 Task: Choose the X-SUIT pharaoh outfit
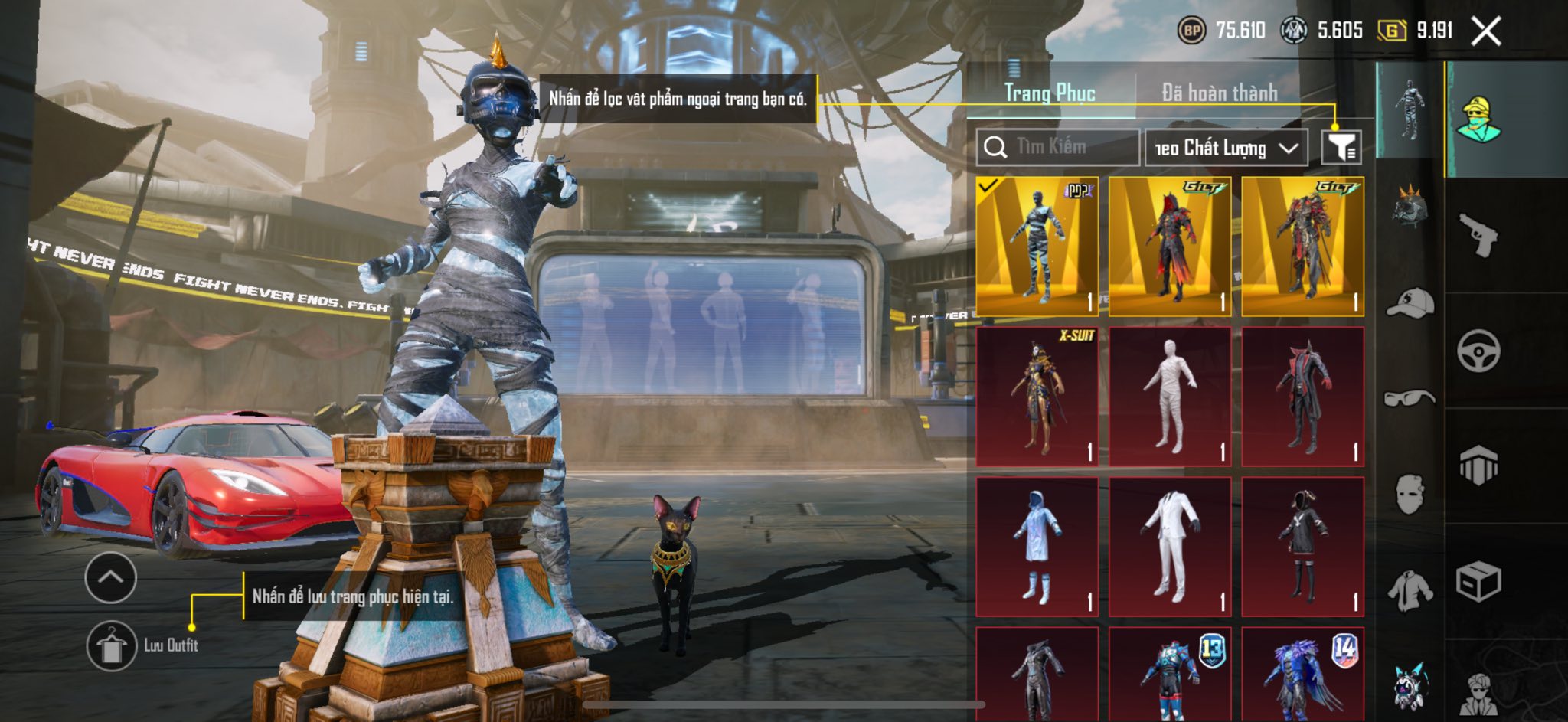[1037, 397]
